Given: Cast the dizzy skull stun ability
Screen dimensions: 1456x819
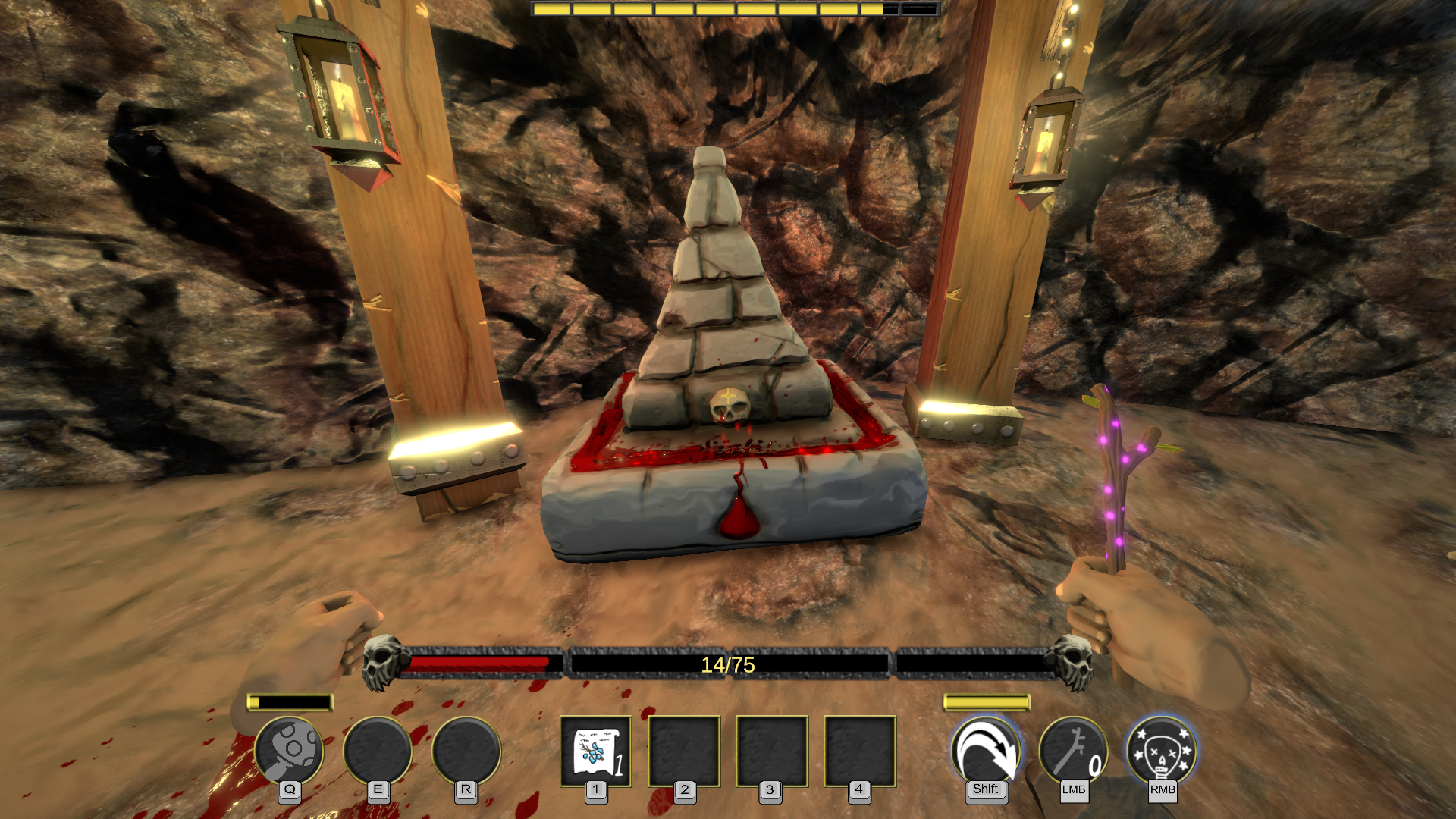Looking at the screenshot, I should 1162,751.
